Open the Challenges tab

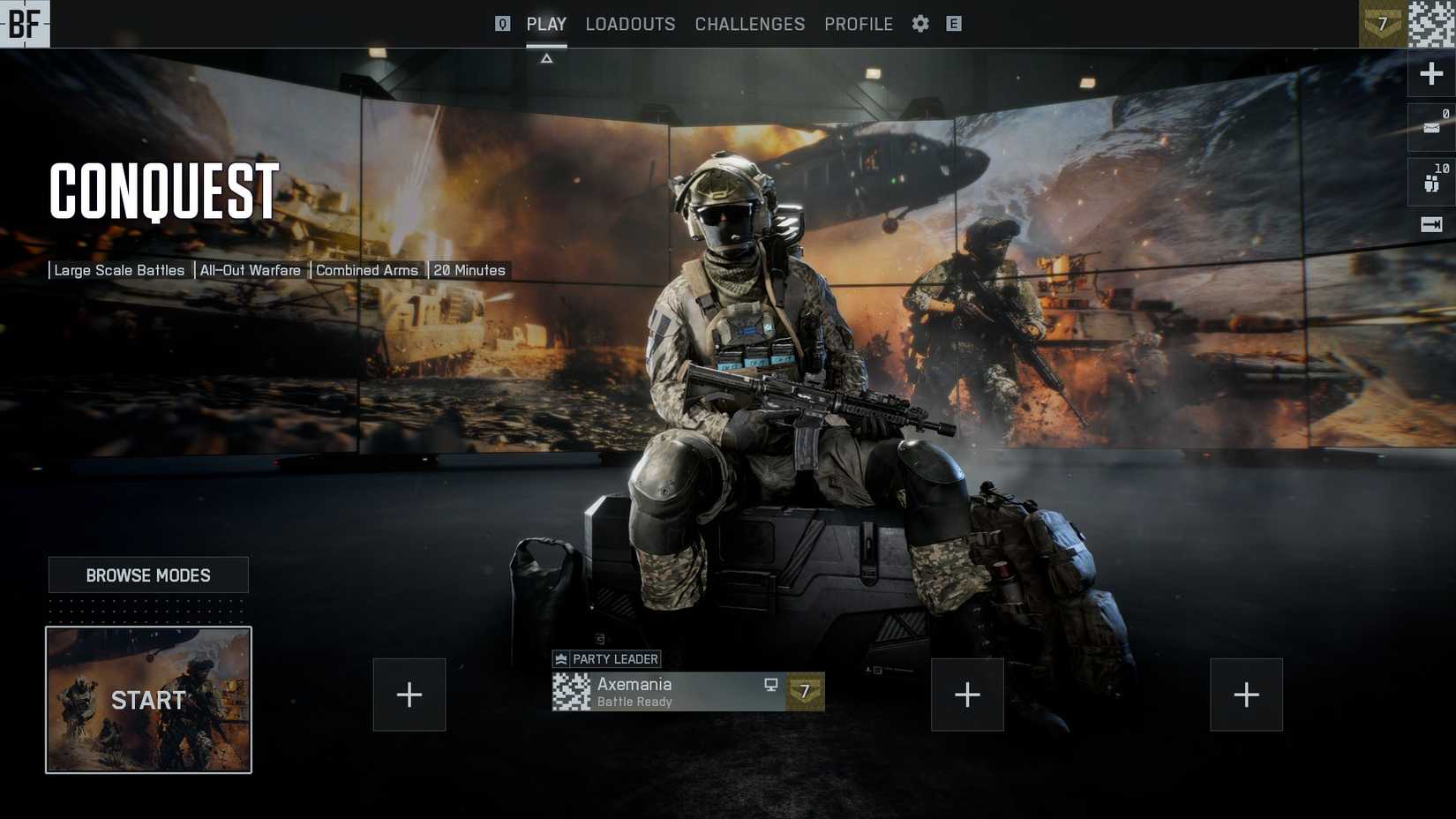(x=749, y=24)
